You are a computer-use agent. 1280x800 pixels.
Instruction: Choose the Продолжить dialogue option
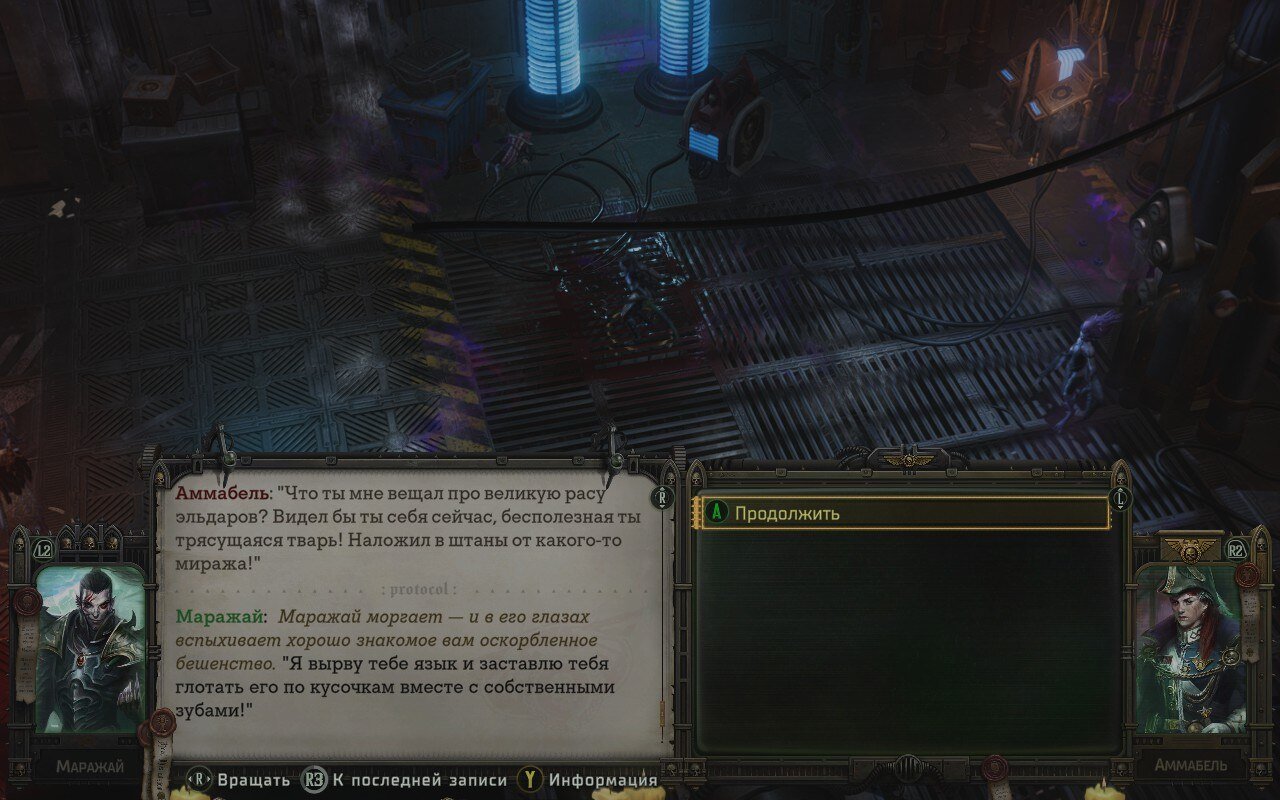(905, 513)
